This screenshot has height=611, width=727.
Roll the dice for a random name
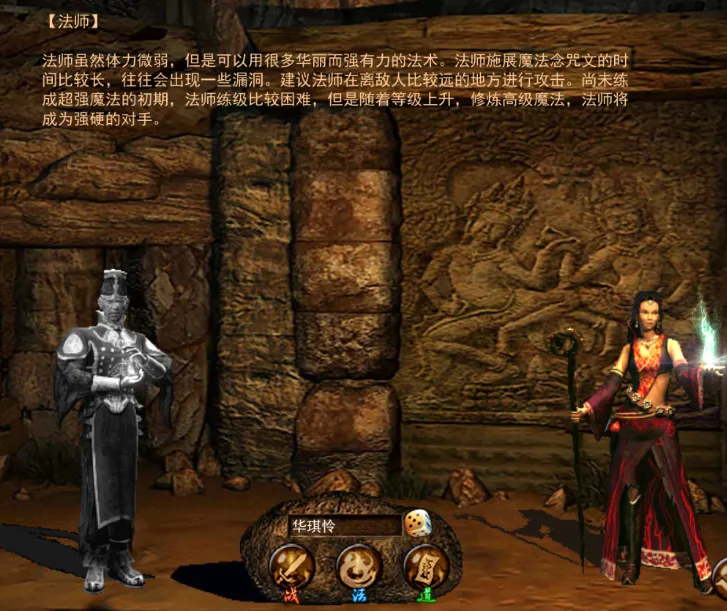(416, 523)
